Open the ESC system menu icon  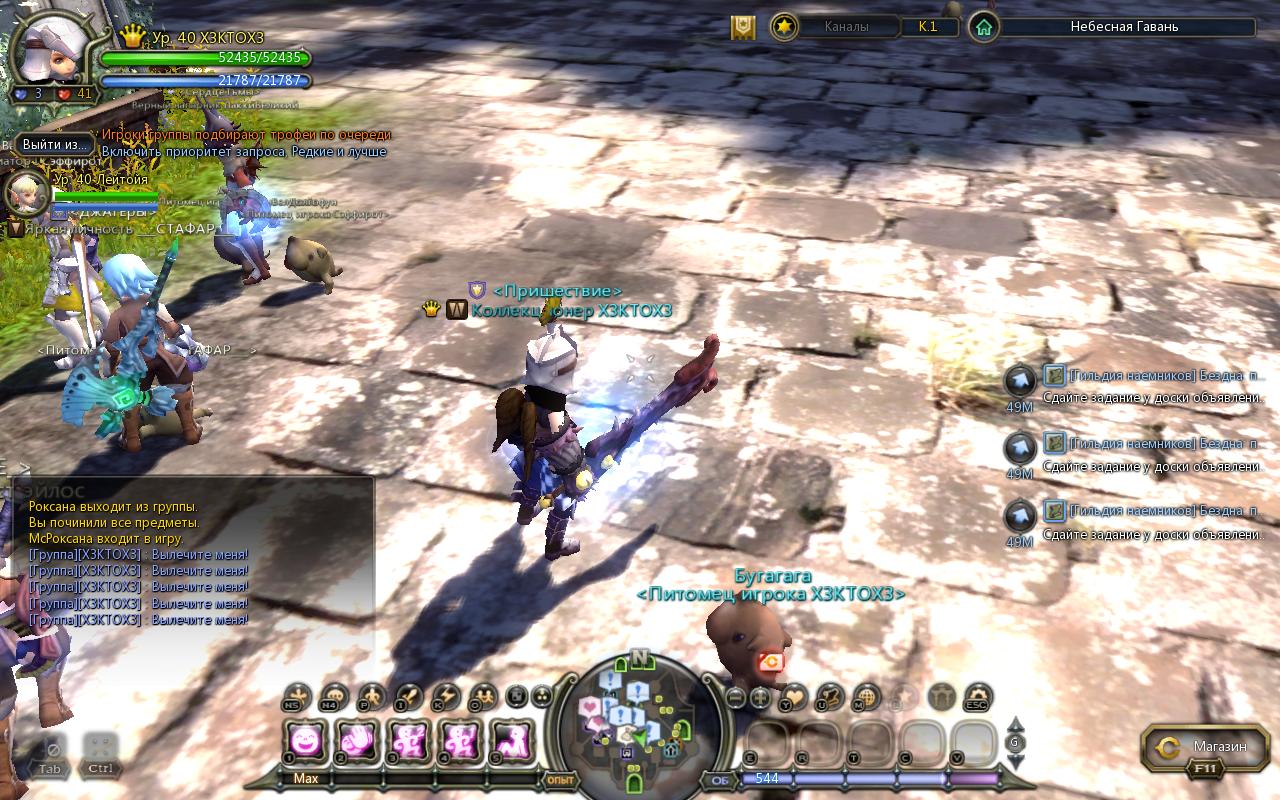[978, 696]
